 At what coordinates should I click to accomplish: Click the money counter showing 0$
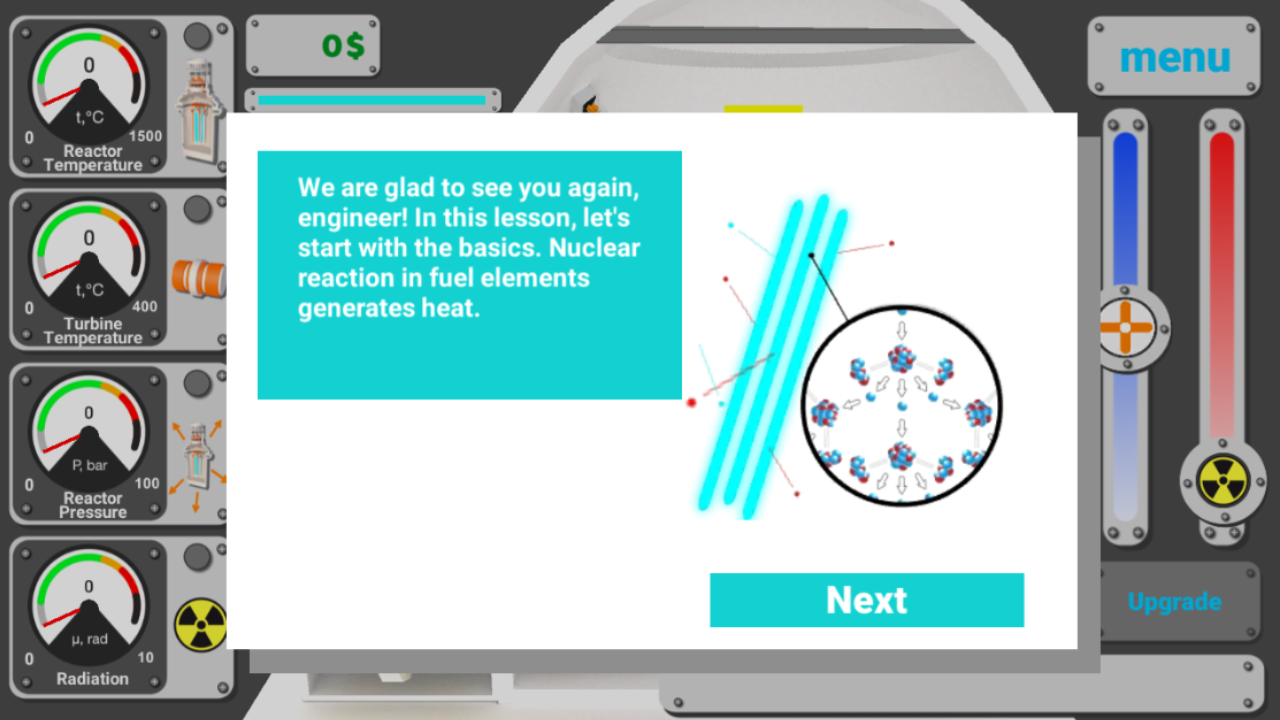312,45
